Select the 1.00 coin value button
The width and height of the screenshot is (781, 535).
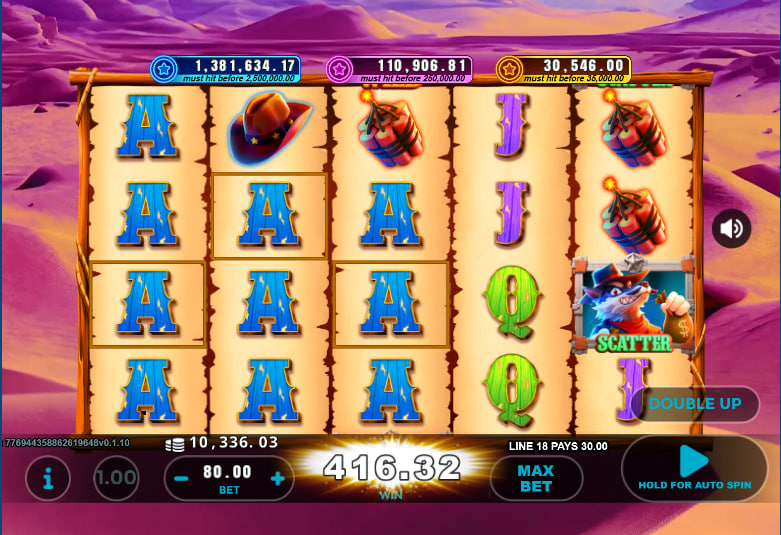pos(118,479)
